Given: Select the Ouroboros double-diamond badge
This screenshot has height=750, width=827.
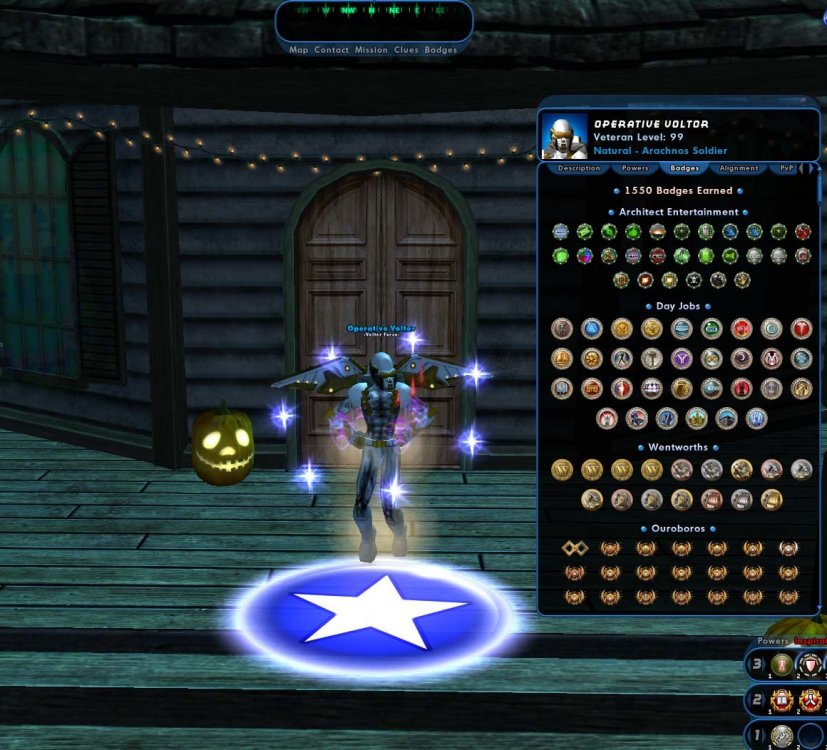Looking at the screenshot, I should point(574,547).
